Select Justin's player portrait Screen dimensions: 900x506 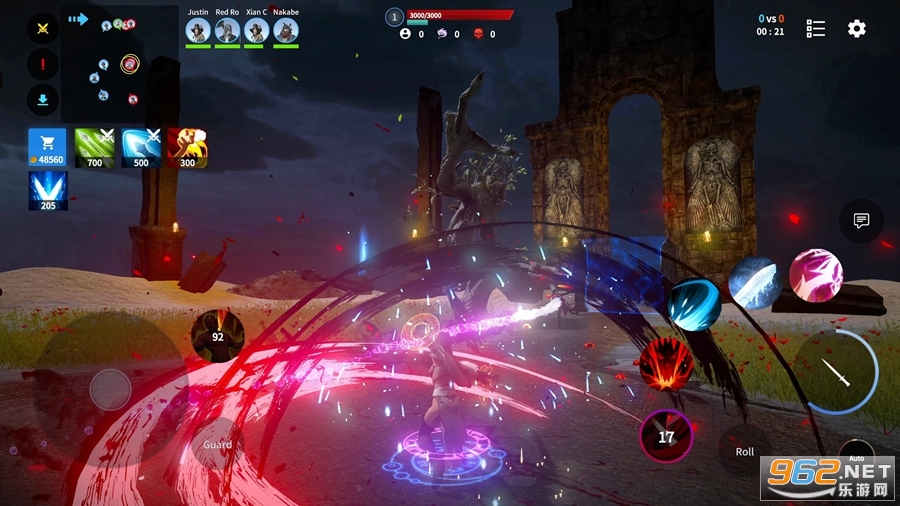click(198, 31)
